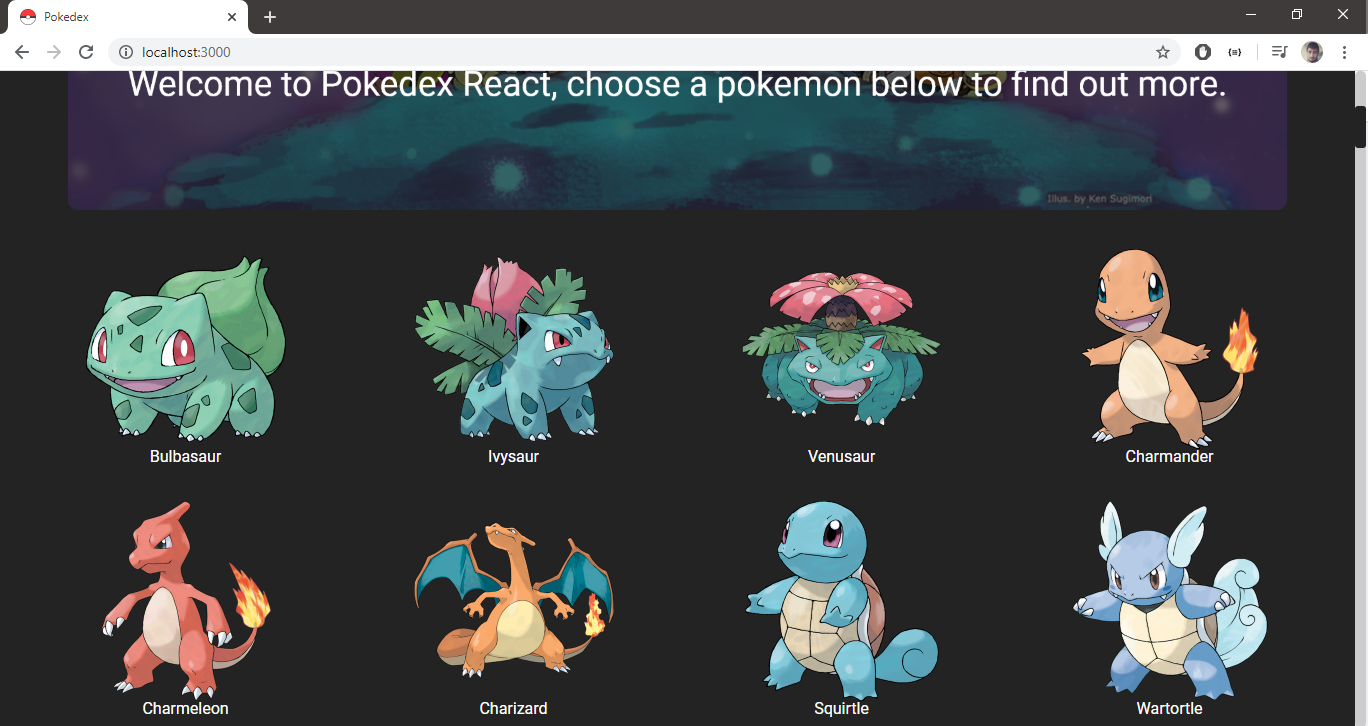
Task: Open a new browser tab with the plus button
Action: pos(270,16)
